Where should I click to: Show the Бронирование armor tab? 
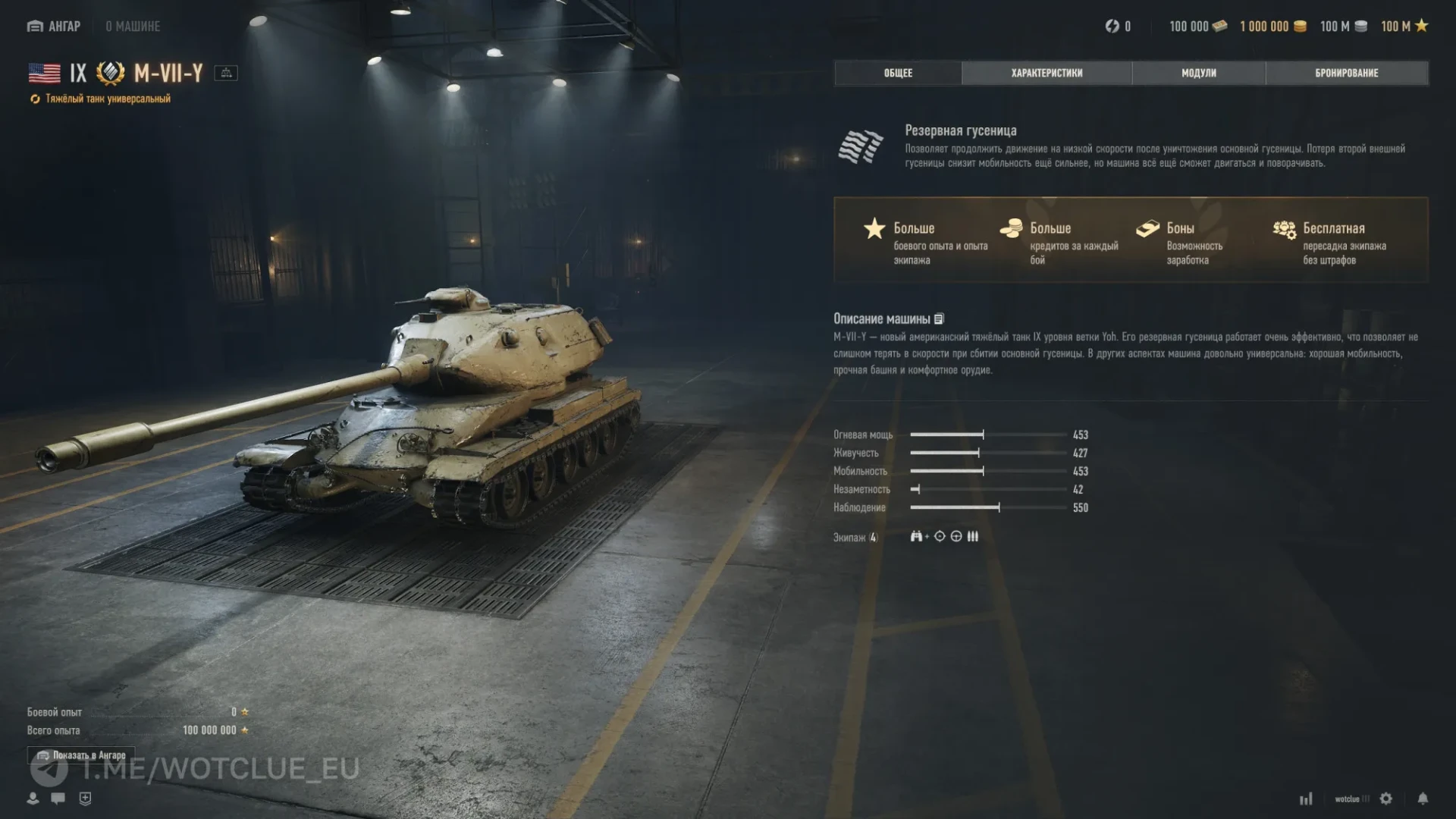coord(1346,73)
